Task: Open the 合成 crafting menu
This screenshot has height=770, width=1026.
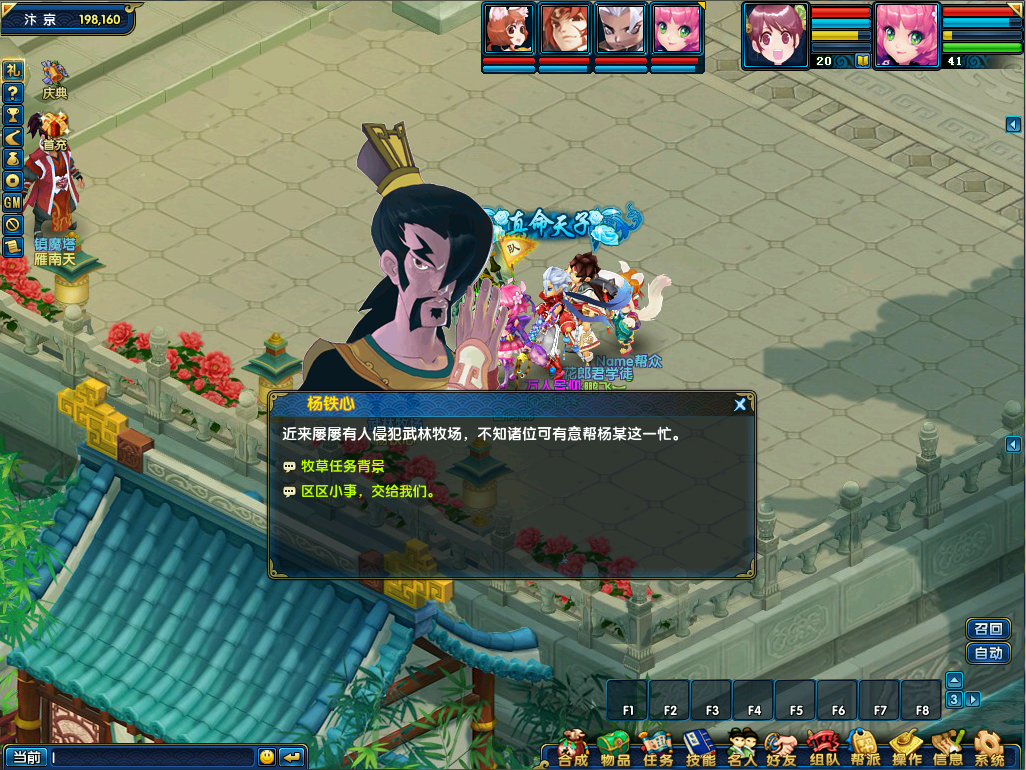Action: [573, 748]
